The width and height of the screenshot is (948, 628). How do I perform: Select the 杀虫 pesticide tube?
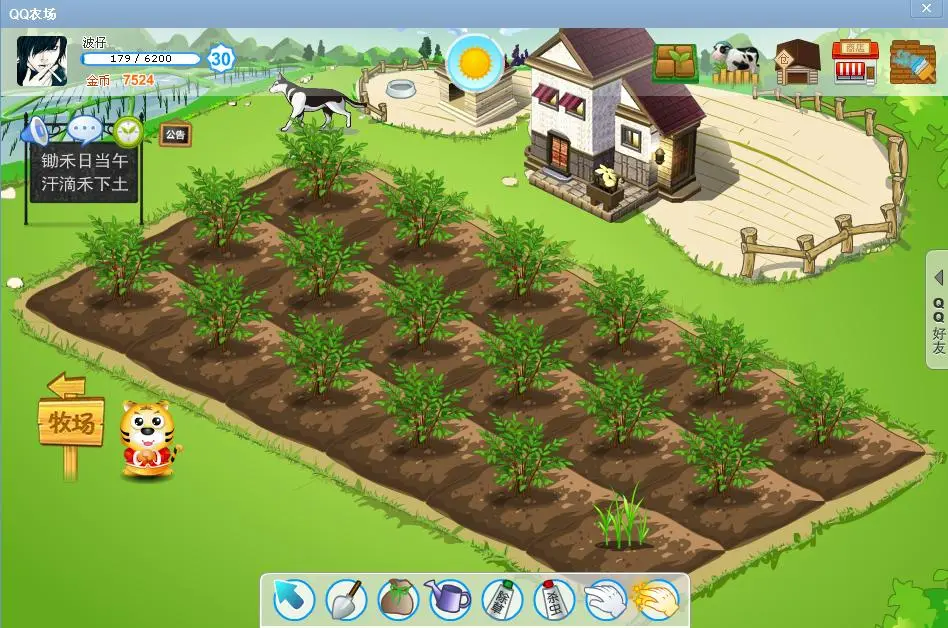tap(553, 599)
